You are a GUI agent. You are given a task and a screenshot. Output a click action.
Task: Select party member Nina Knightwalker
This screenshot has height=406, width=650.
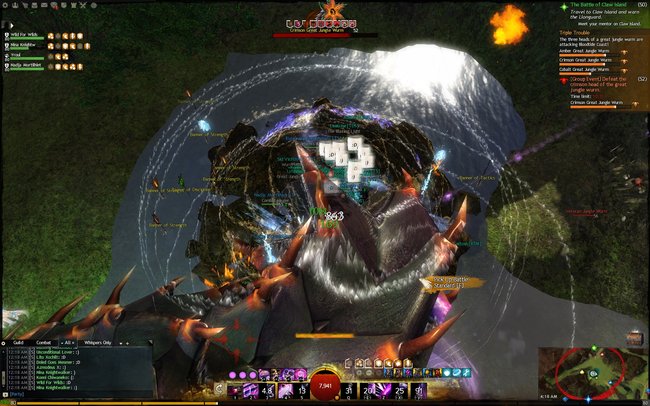click(x=27, y=45)
